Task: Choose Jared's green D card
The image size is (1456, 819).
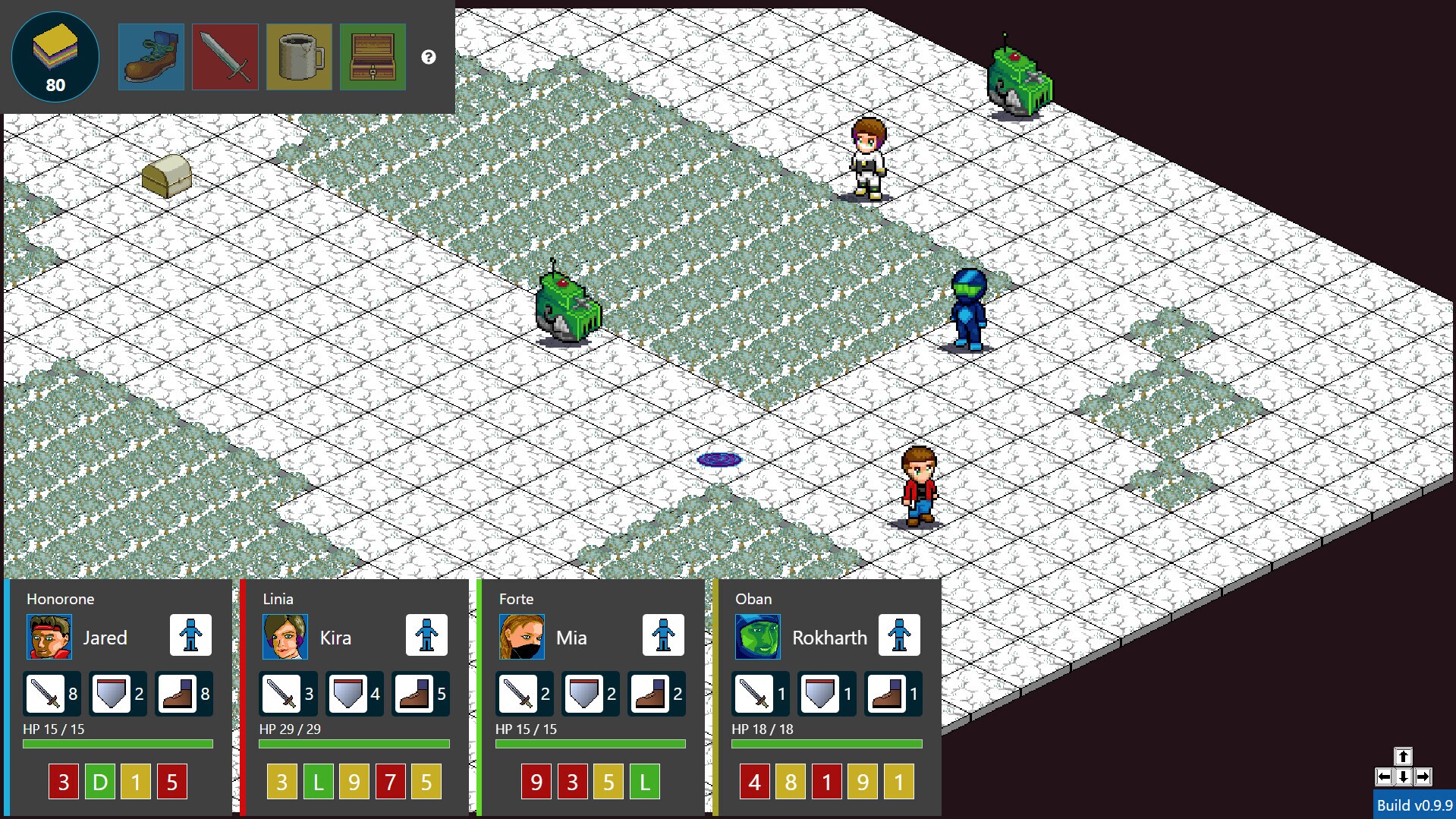Action: point(100,782)
